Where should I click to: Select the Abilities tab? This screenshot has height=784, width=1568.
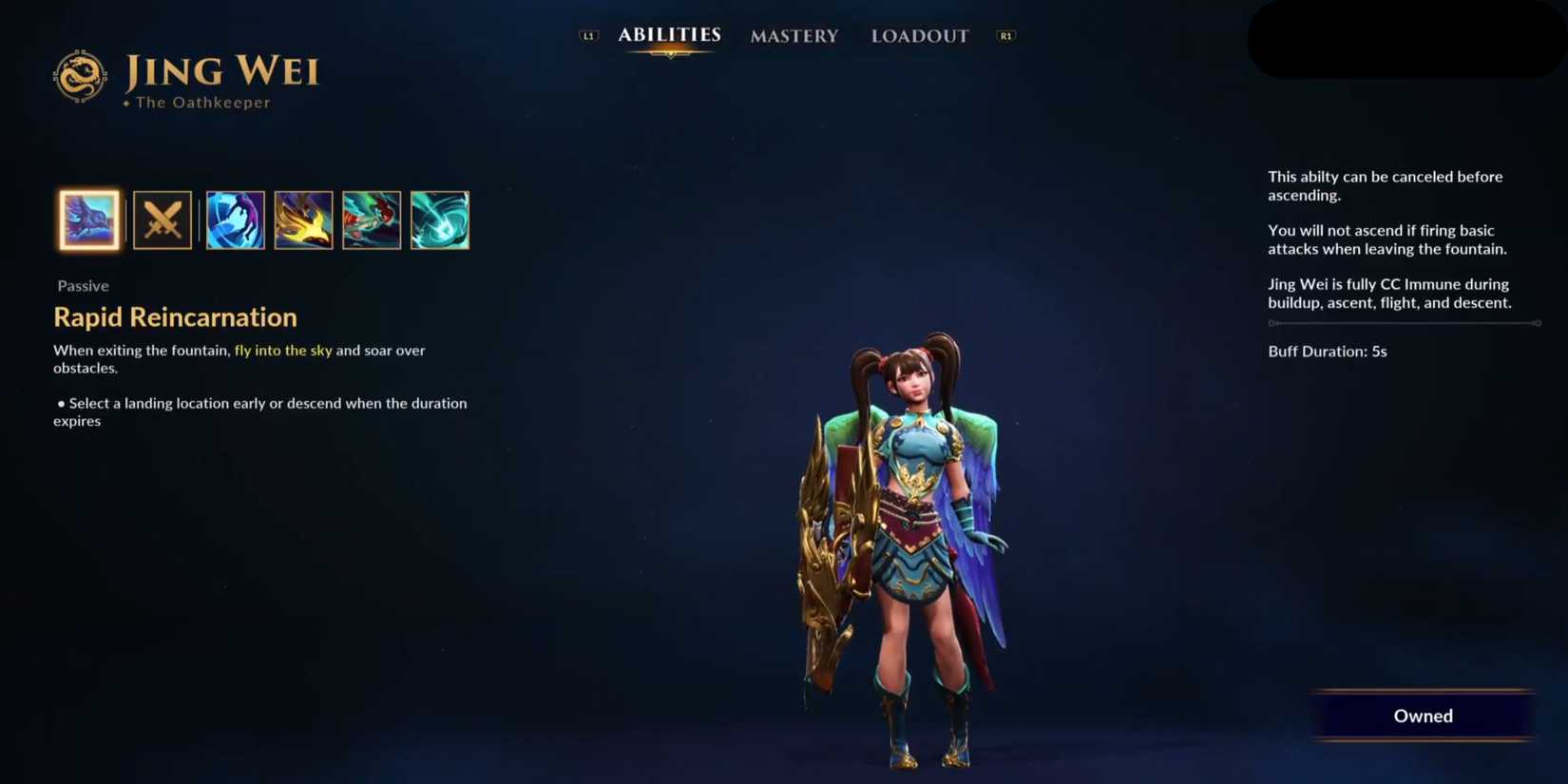point(669,34)
